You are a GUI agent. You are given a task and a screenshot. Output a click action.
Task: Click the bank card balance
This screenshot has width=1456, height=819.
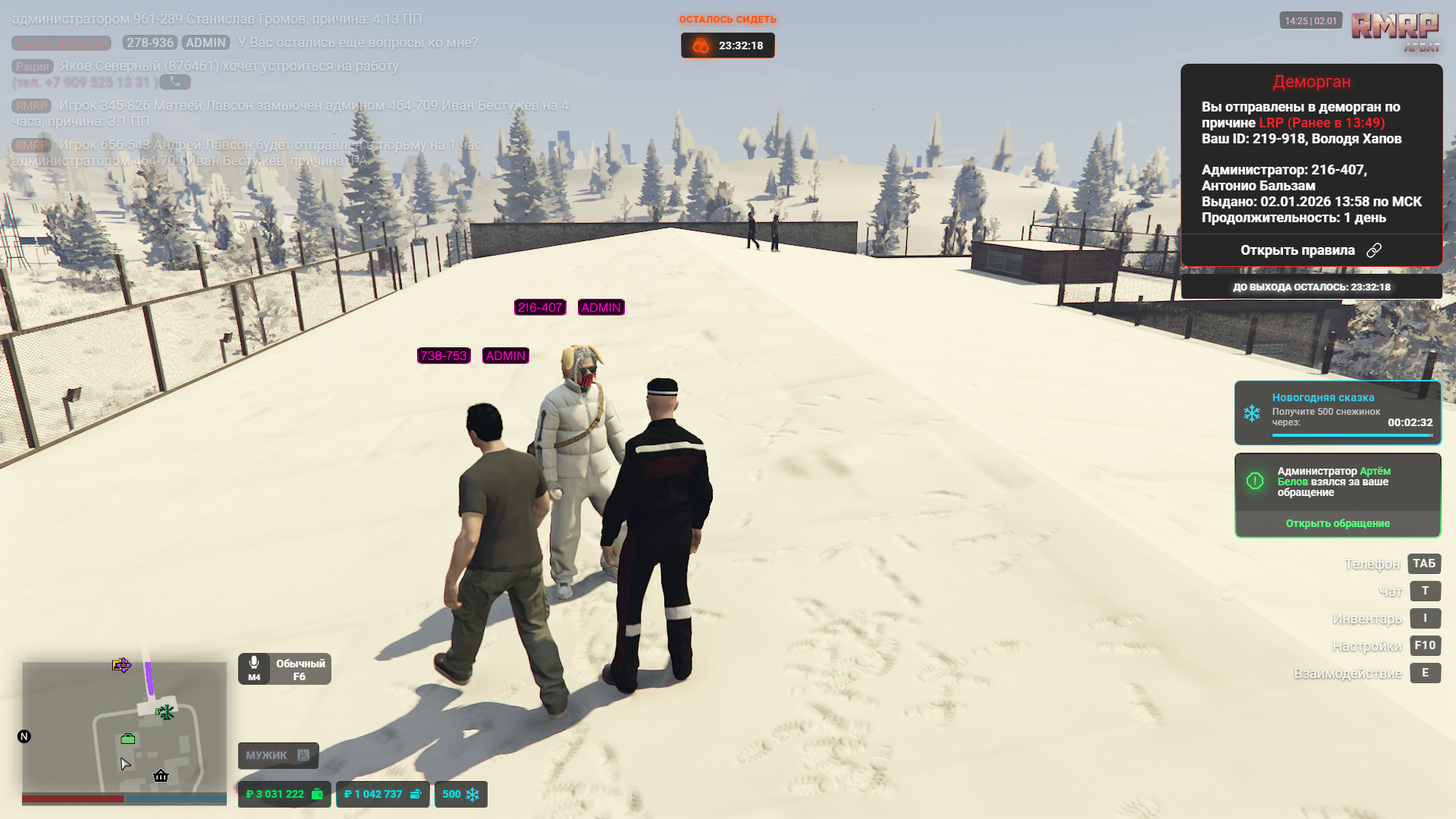click(382, 794)
